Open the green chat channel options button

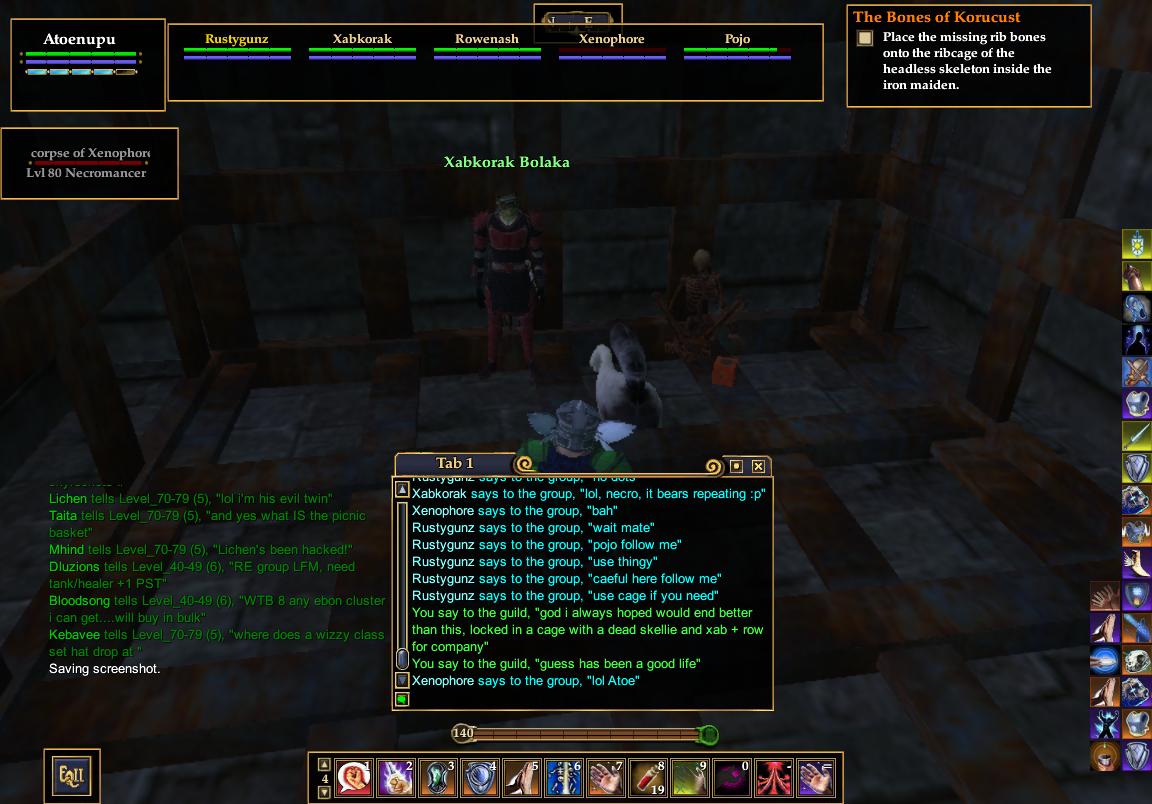pyautogui.click(x=402, y=700)
